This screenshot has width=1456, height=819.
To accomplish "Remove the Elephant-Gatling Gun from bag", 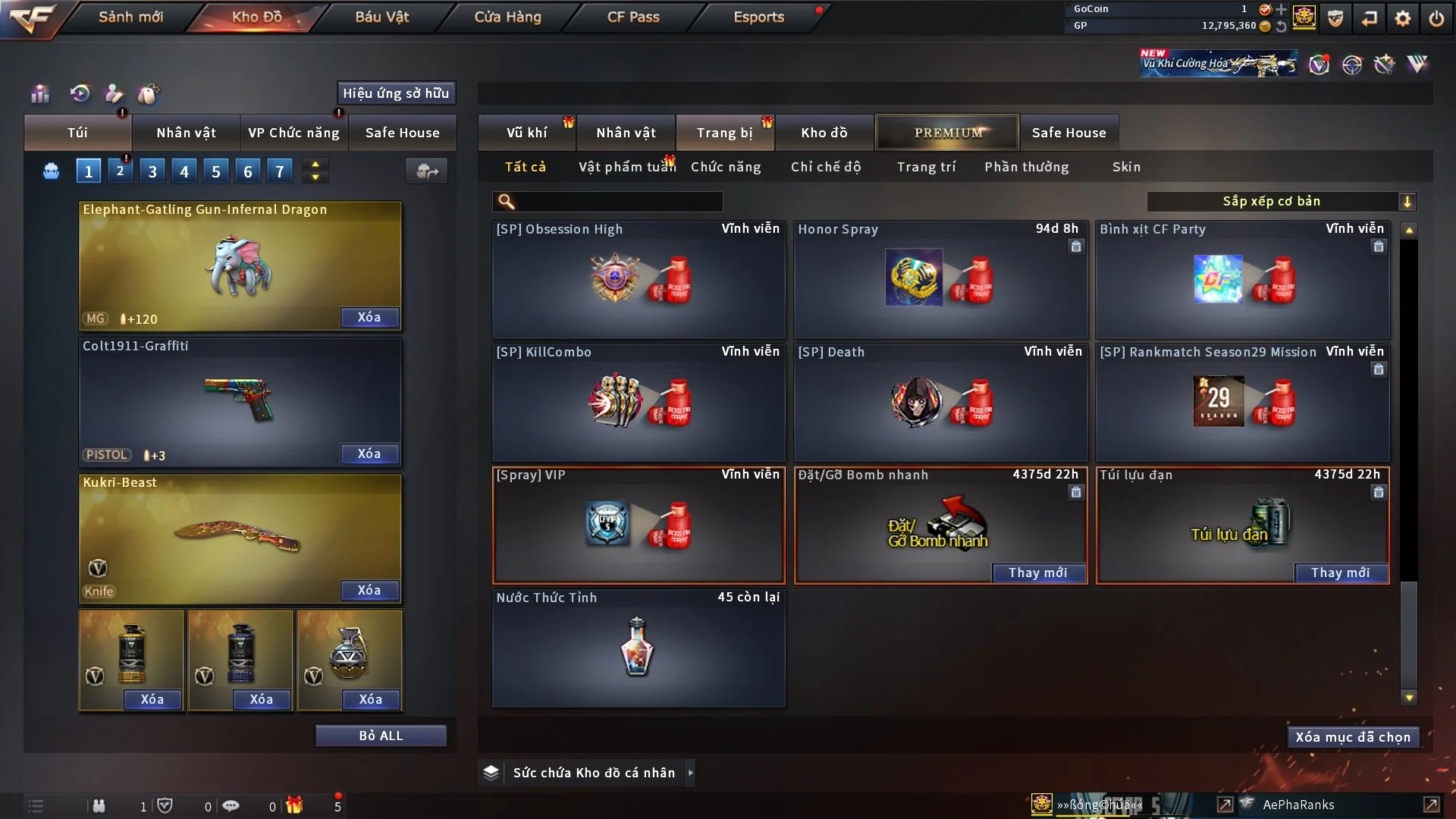I will click(x=369, y=318).
